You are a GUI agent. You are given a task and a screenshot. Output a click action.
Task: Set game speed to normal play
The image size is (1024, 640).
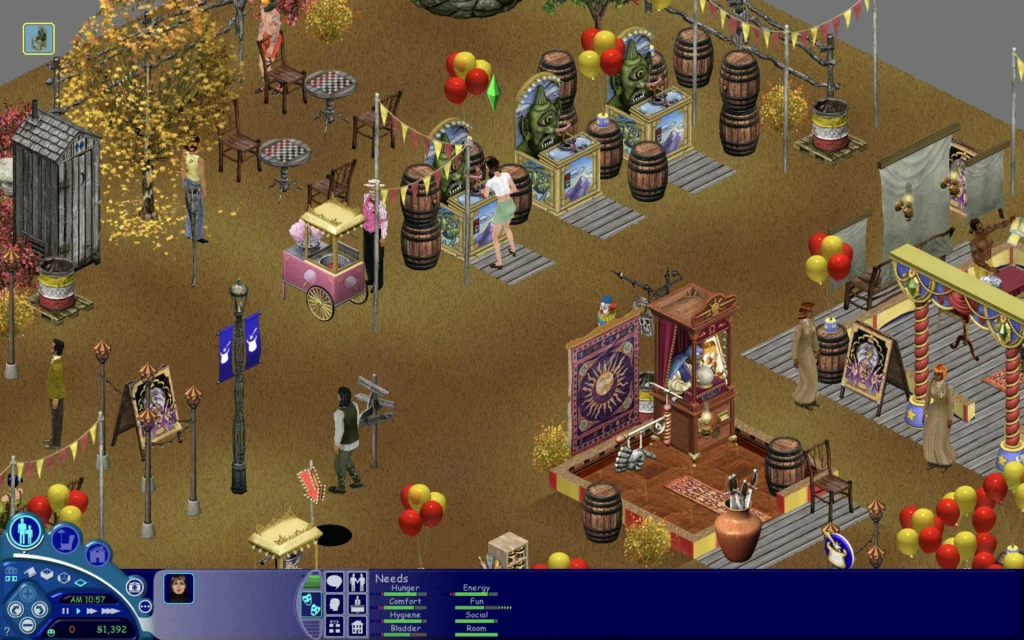point(79,611)
